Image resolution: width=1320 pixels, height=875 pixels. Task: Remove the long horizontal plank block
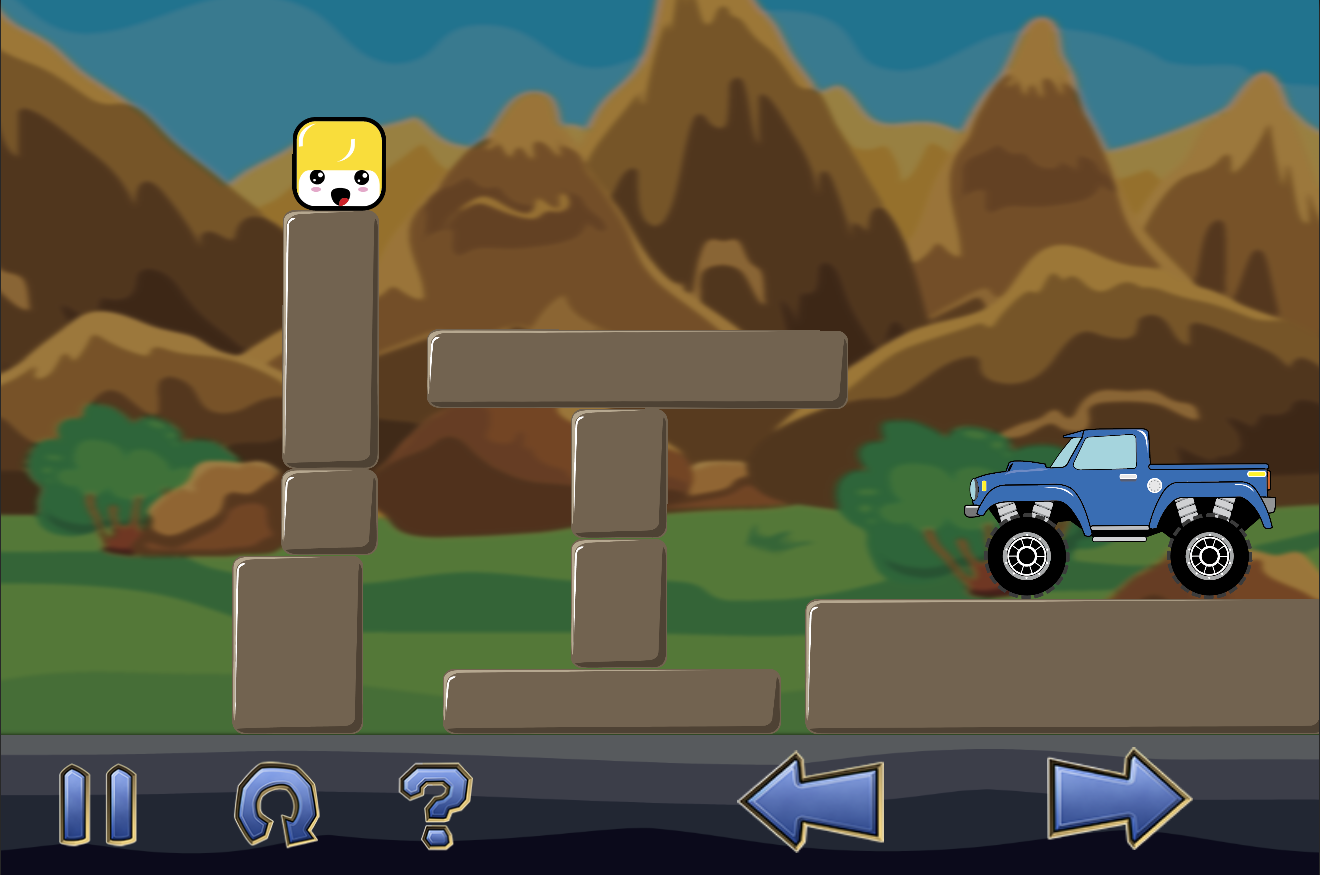pos(635,368)
